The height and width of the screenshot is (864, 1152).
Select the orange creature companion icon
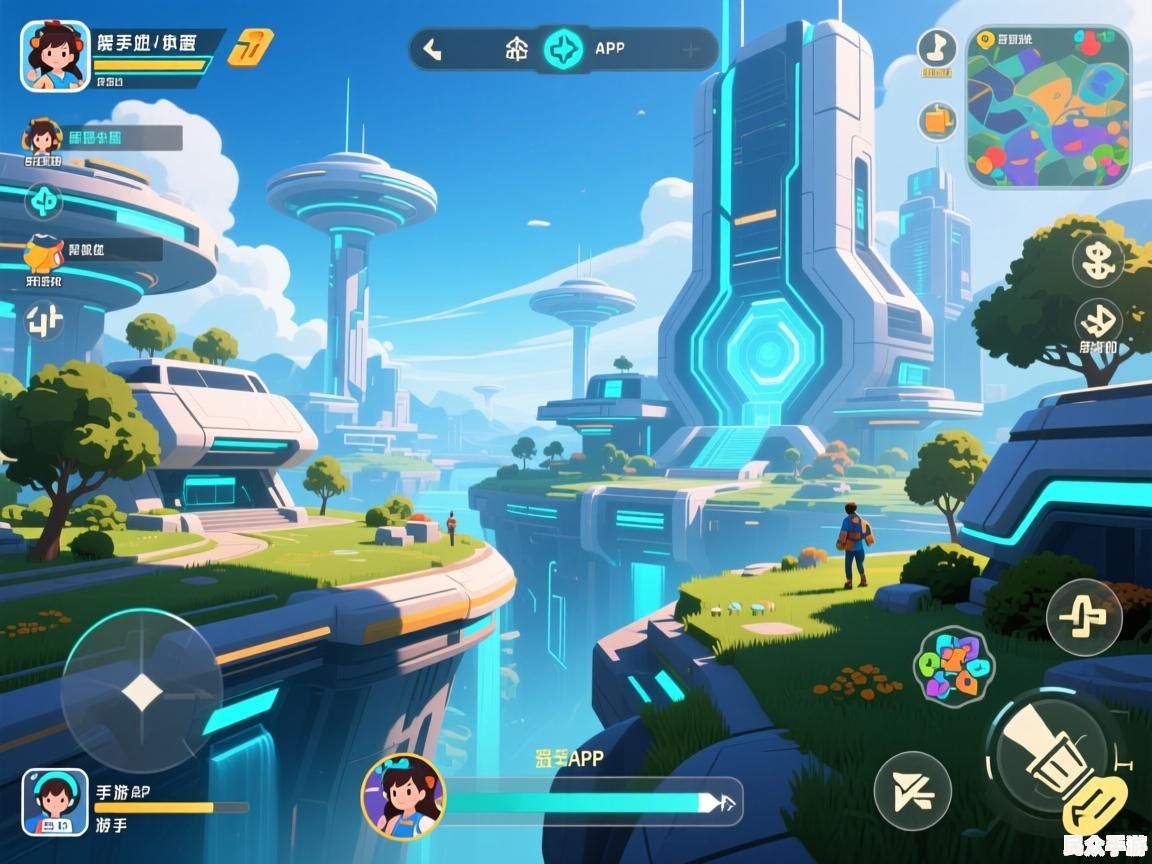point(43,255)
